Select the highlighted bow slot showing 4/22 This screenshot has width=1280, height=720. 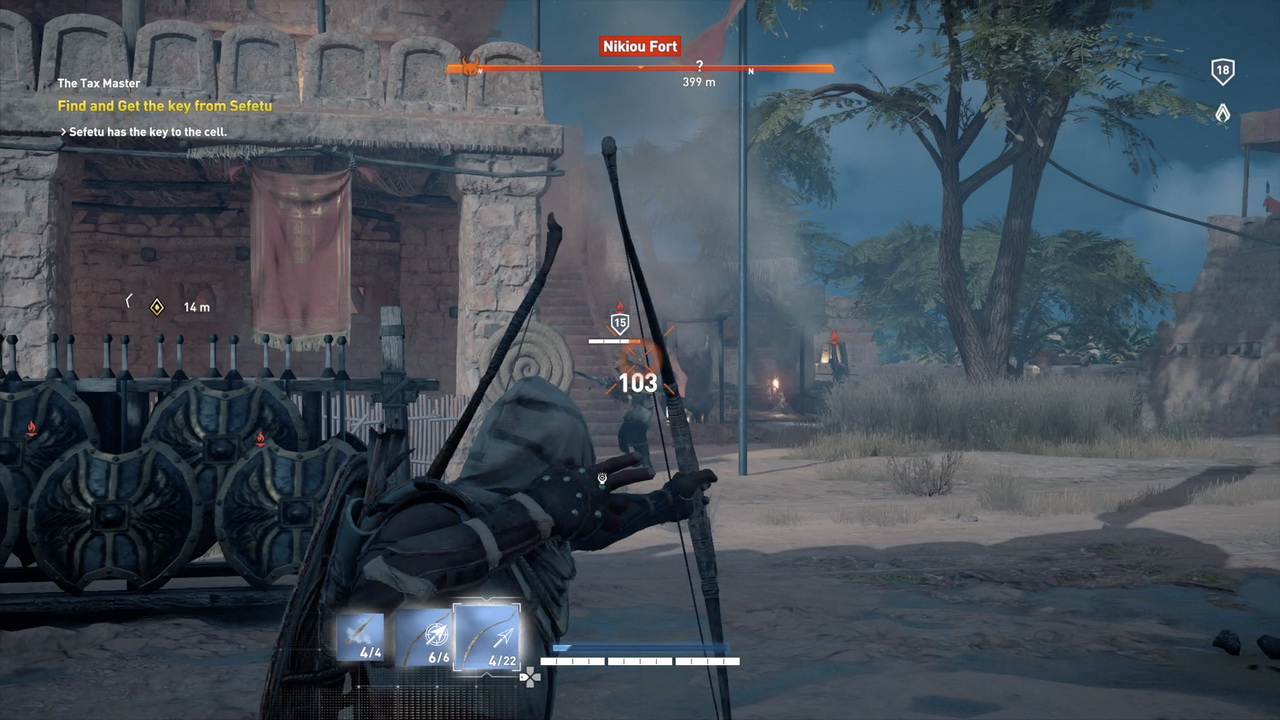pos(487,636)
